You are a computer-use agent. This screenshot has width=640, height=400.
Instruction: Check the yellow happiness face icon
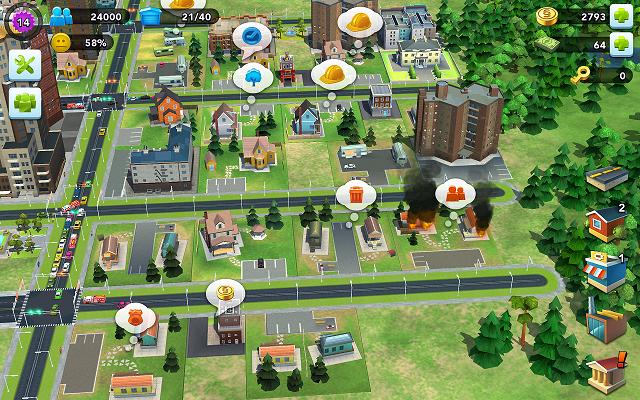[x=62, y=43]
